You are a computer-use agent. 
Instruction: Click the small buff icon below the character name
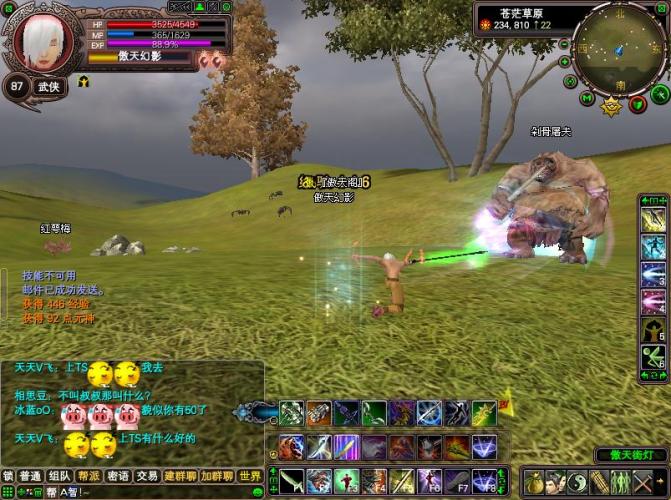84,82
